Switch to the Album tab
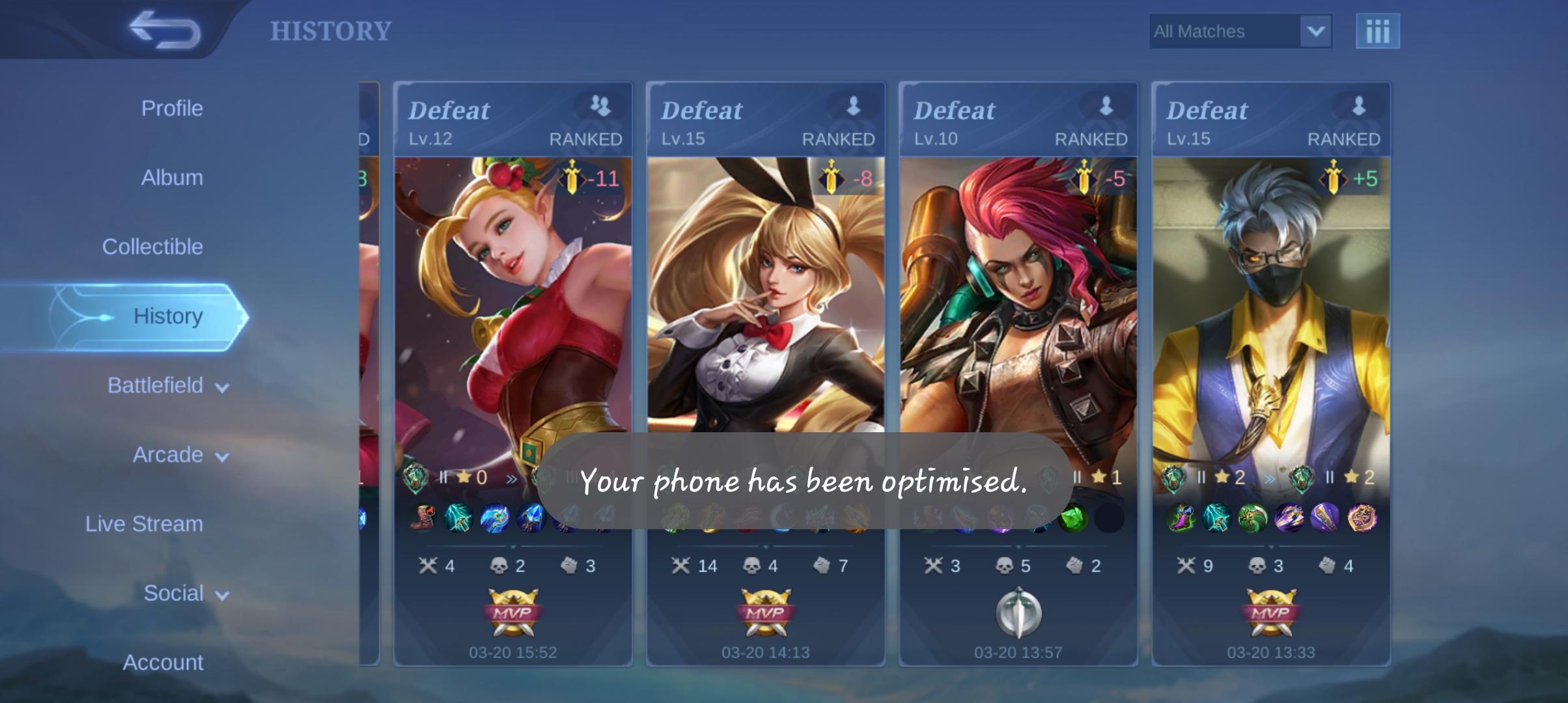 [171, 177]
